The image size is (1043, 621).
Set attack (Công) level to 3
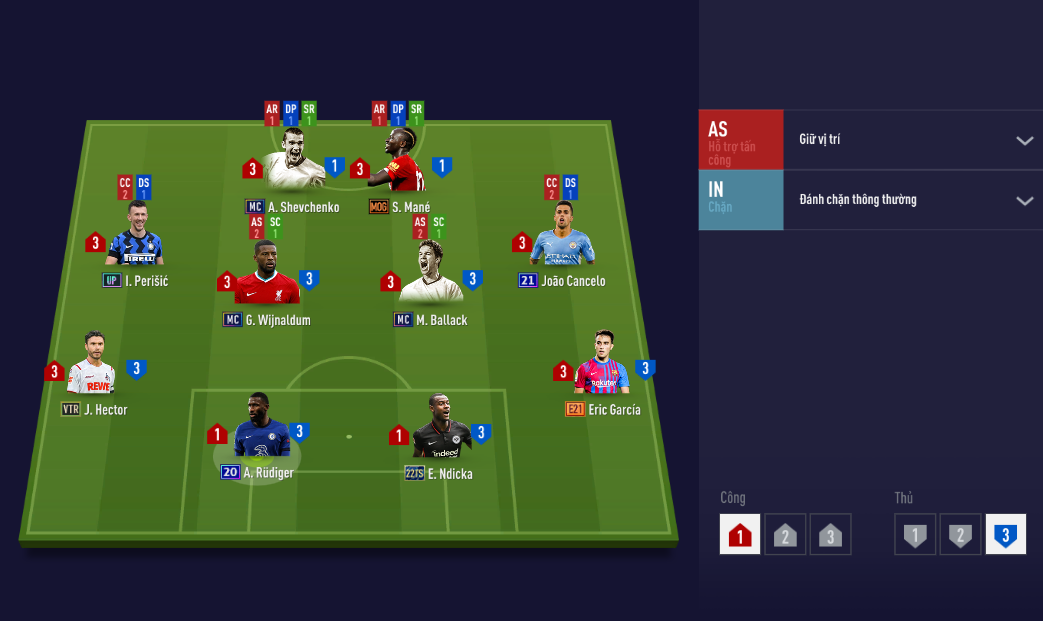830,535
